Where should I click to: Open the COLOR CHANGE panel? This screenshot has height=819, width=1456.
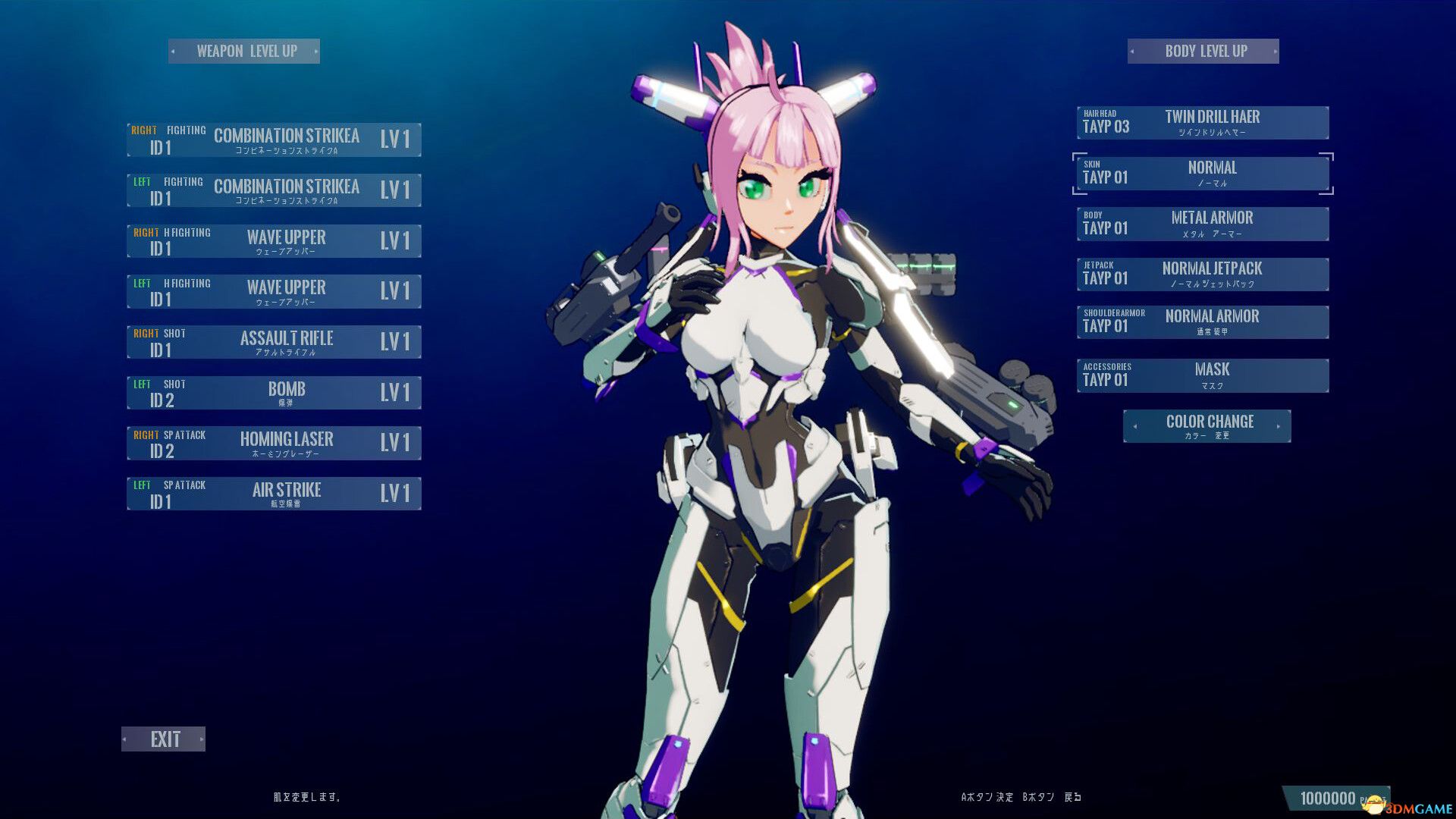tap(1208, 426)
